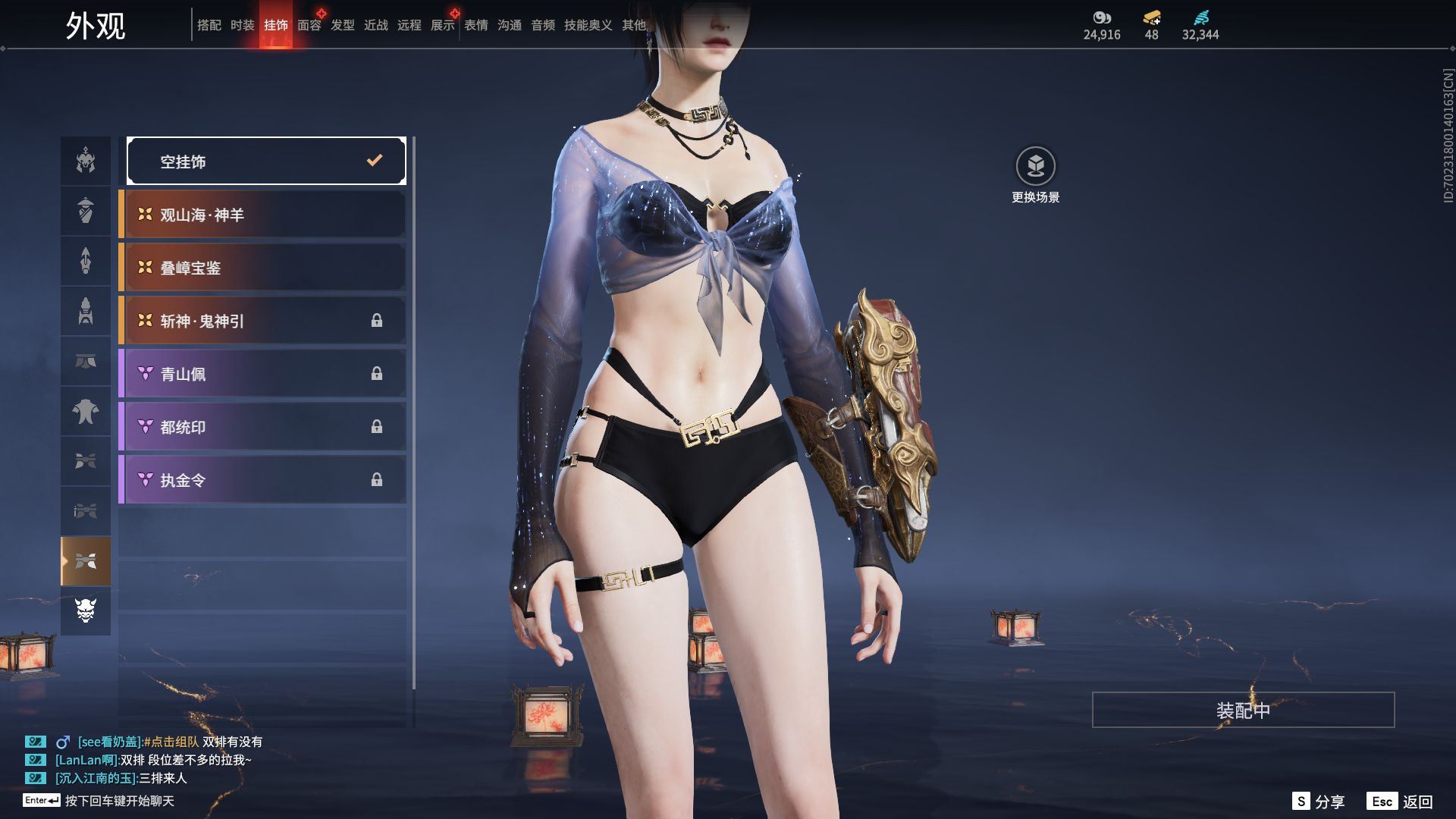Select the 技能奥义 tab
Viewport: 1456px width, 819px height.
[588, 25]
